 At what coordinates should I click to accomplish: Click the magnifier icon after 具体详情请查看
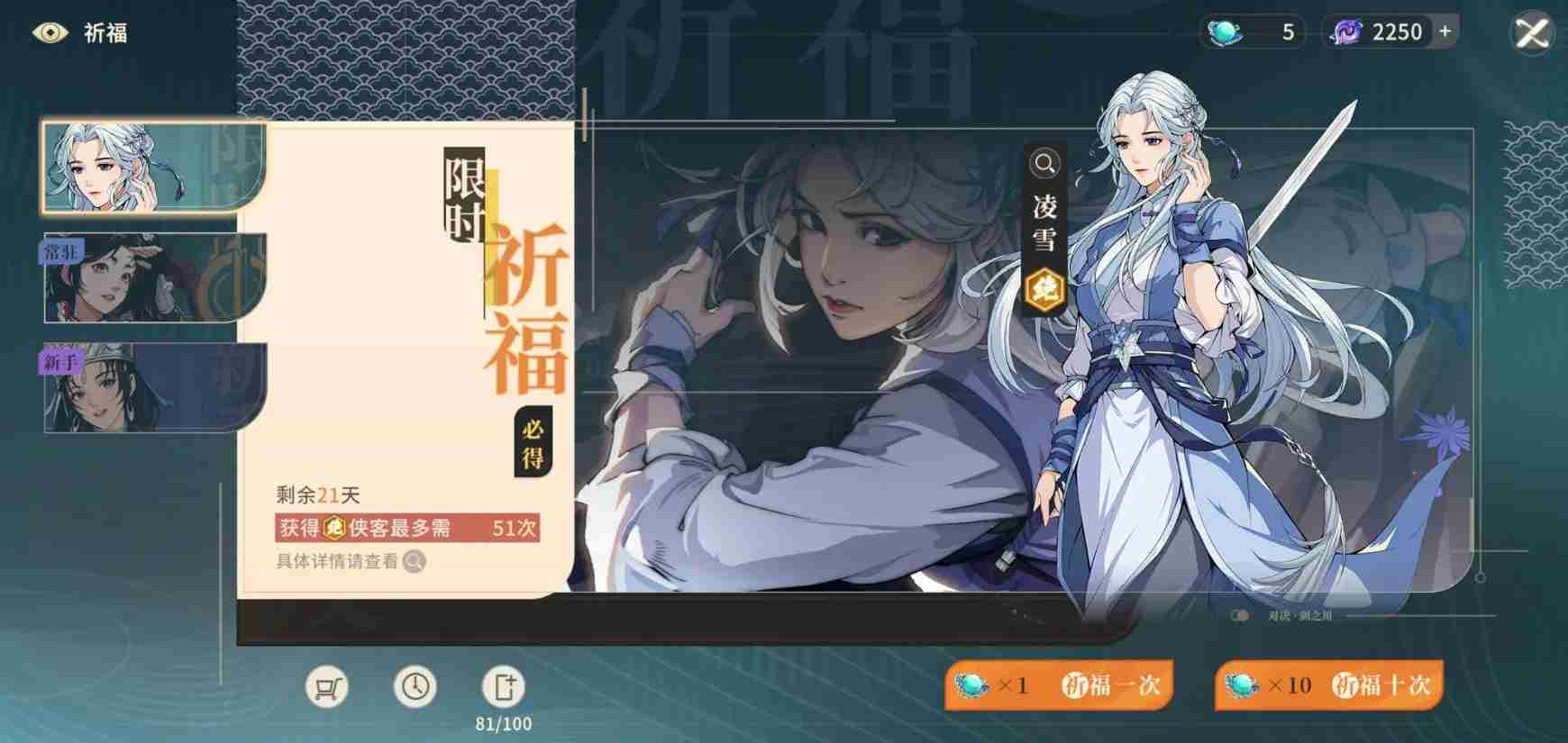coord(414,564)
